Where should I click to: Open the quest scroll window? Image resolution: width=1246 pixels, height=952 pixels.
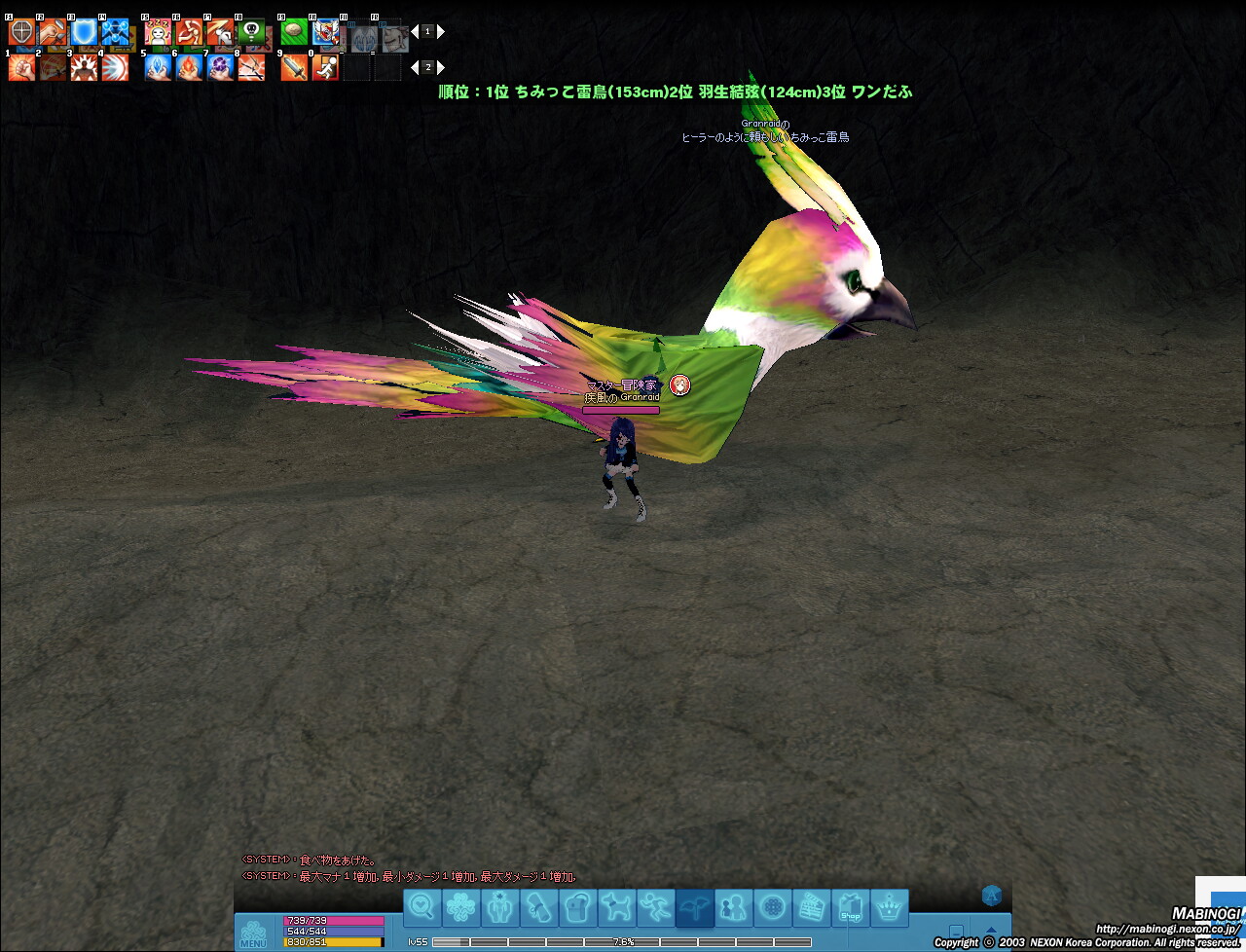click(539, 908)
